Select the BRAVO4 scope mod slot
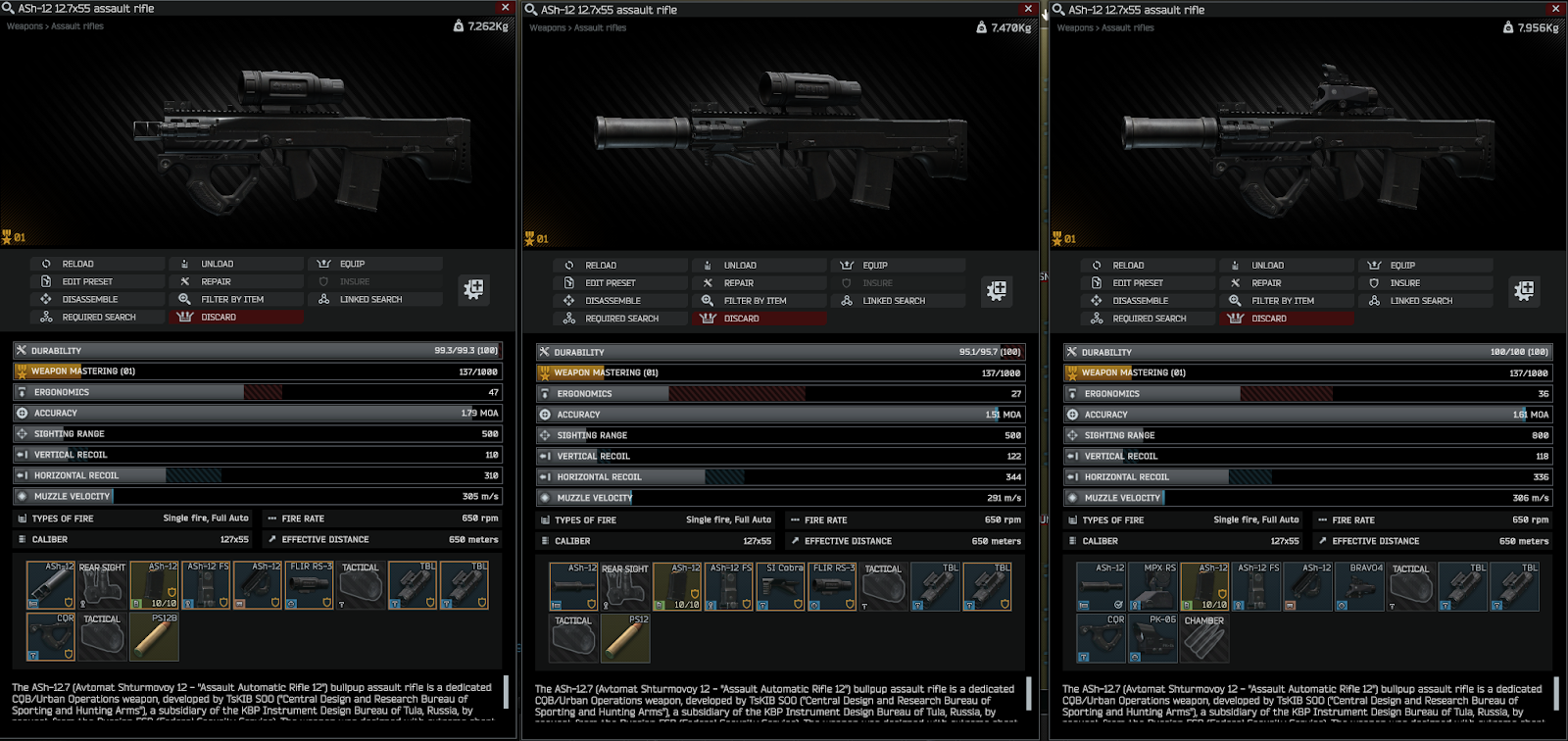Image resolution: width=1568 pixels, height=741 pixels. (x=1360, y=586)
